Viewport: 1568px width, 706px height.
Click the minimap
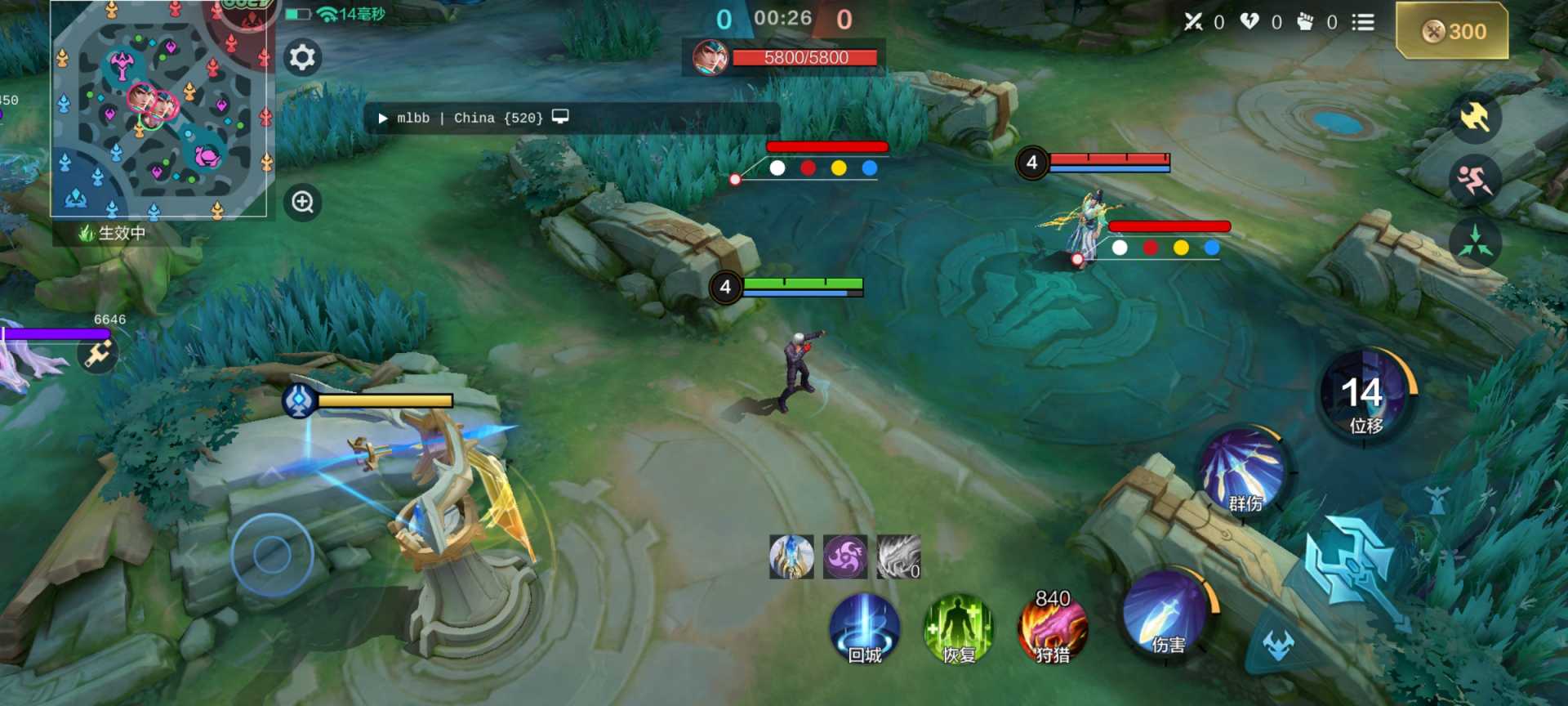pos(160,109)
